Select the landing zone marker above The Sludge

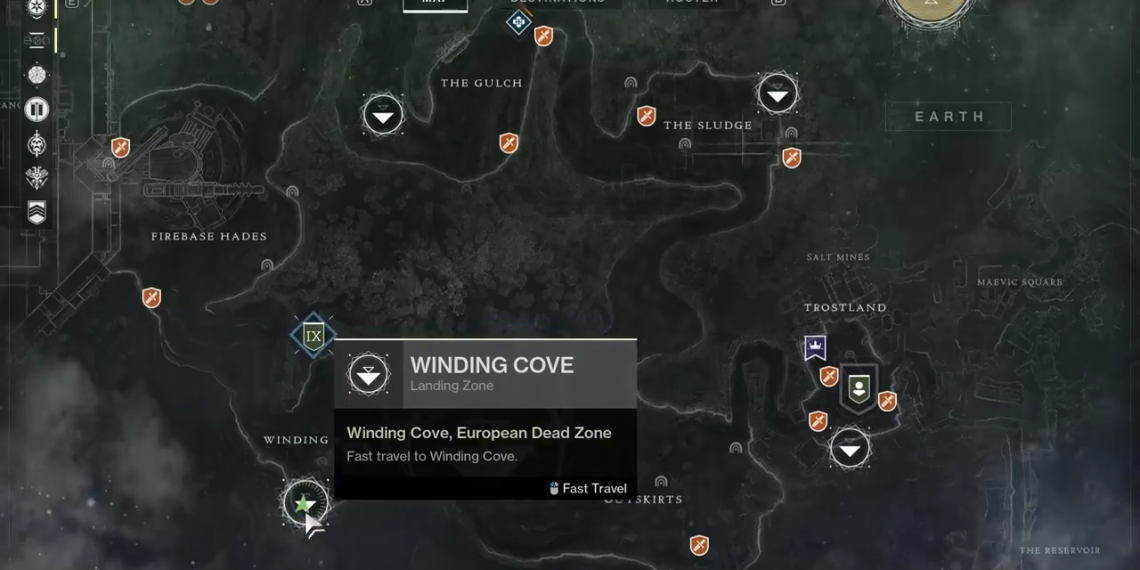point(777,94)
